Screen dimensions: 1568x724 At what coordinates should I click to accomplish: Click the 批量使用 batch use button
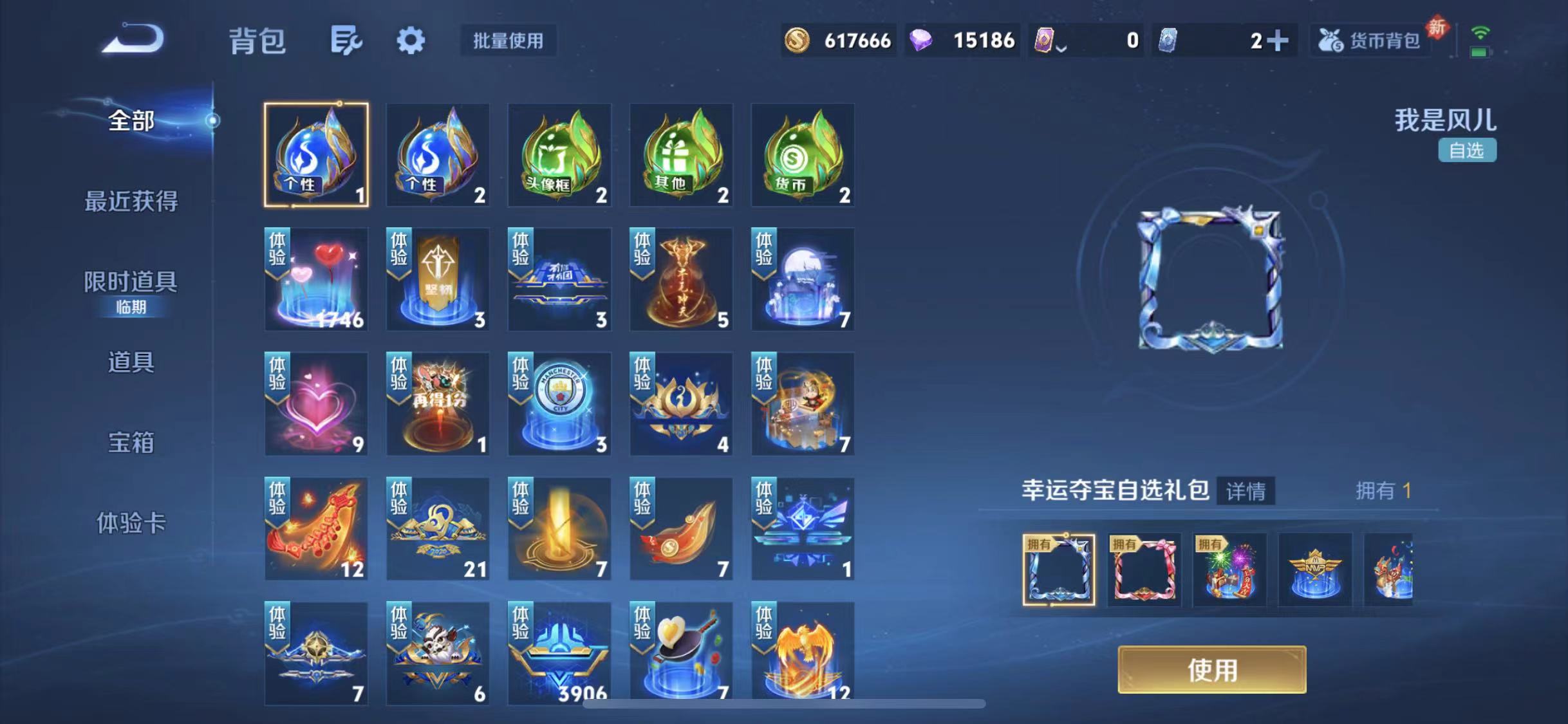[x=508, y=41]
